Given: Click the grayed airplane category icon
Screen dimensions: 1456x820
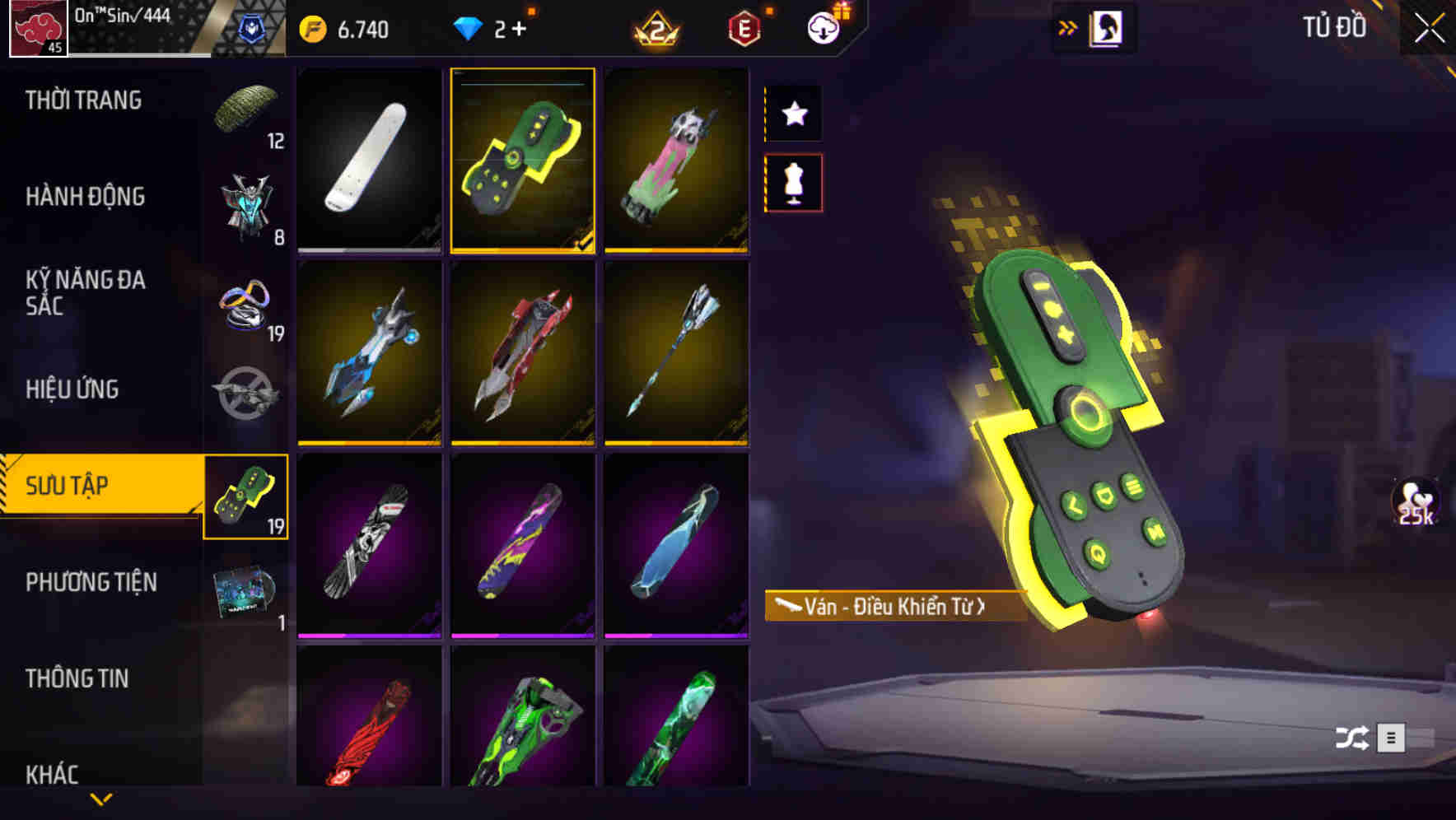Looking at the screenshot, I should 247,387.
